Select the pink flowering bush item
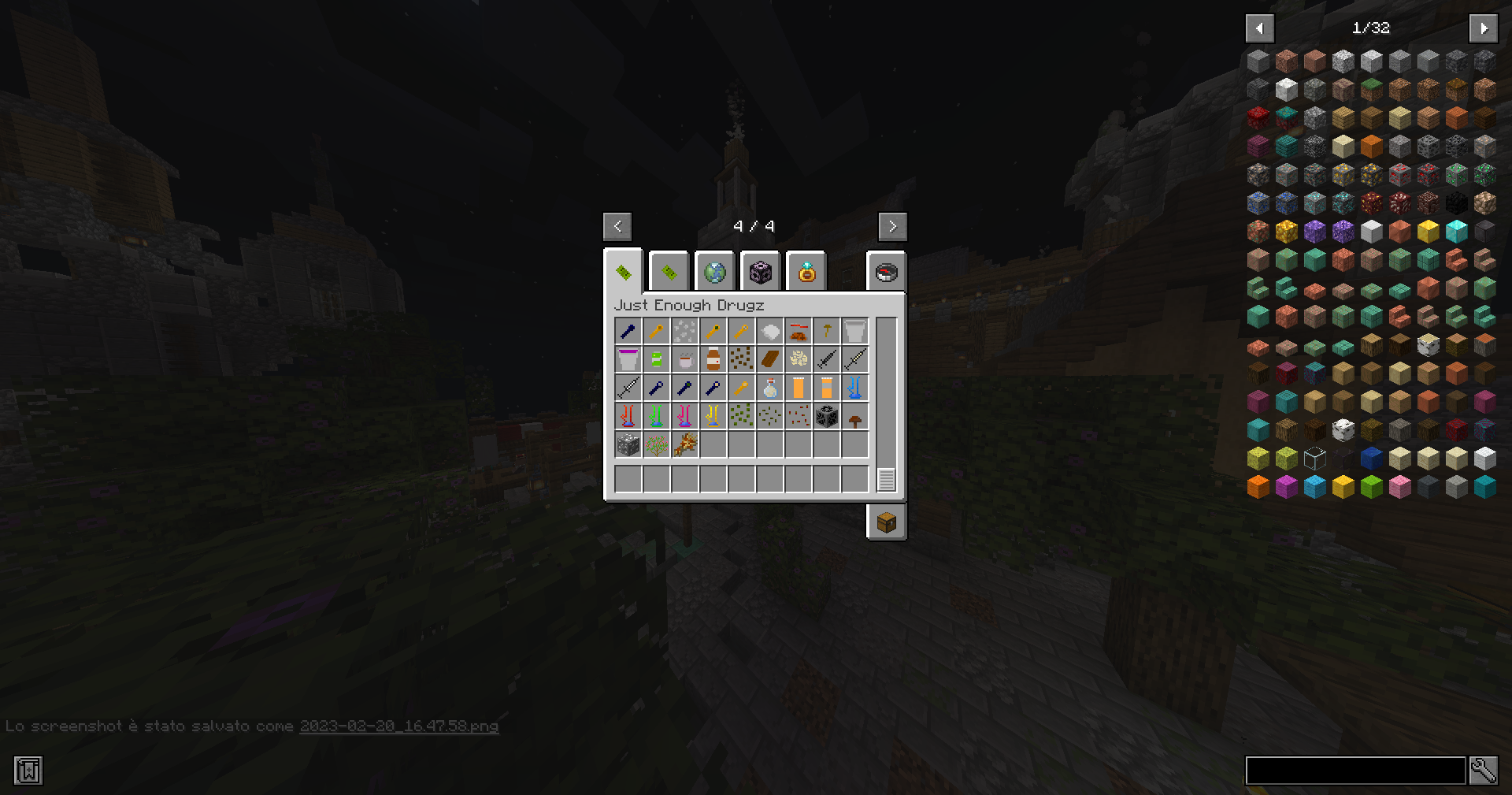This screenshot has width=1512, height=795. click(x=656, y=445)
